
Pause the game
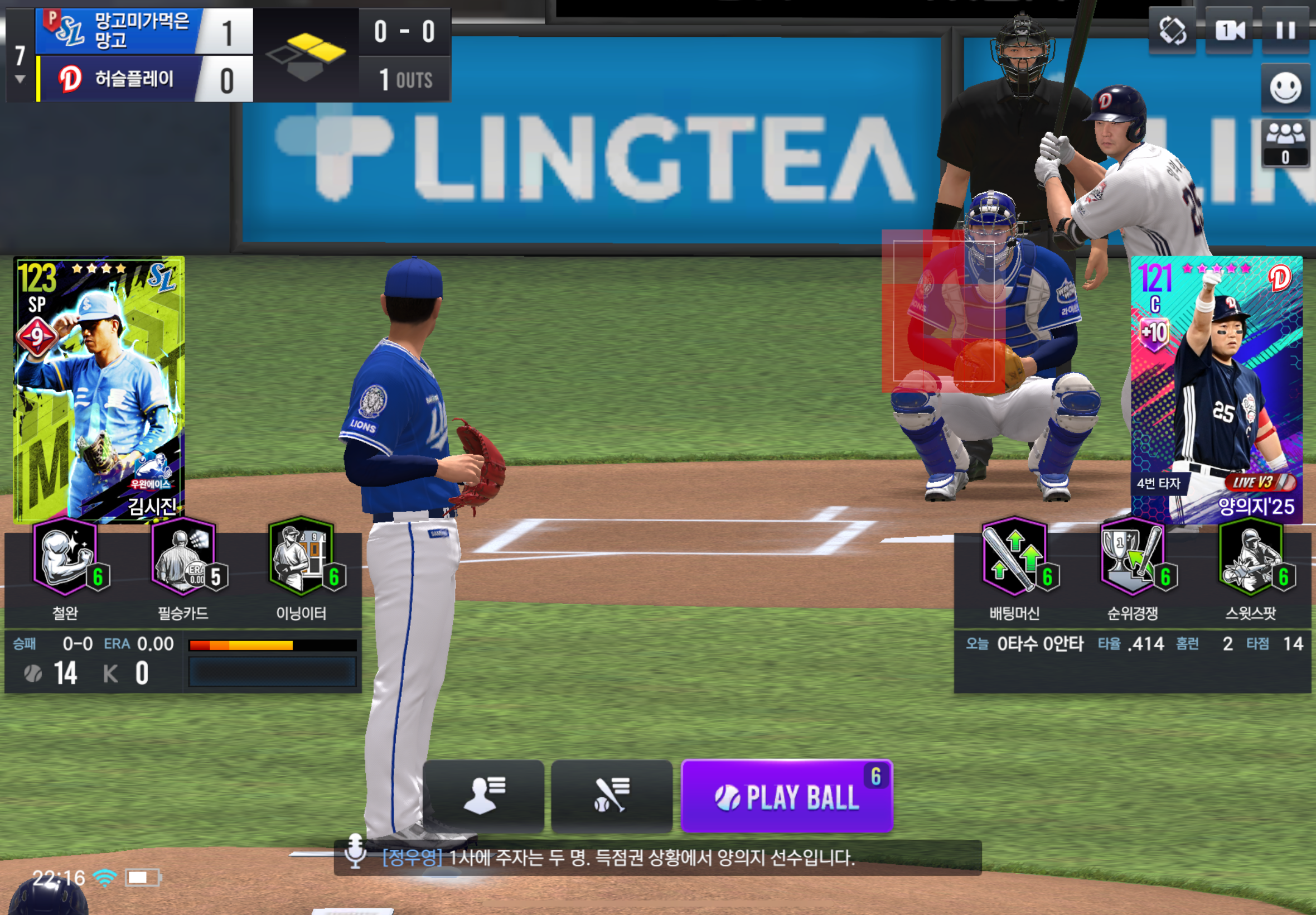point(1285,30)
